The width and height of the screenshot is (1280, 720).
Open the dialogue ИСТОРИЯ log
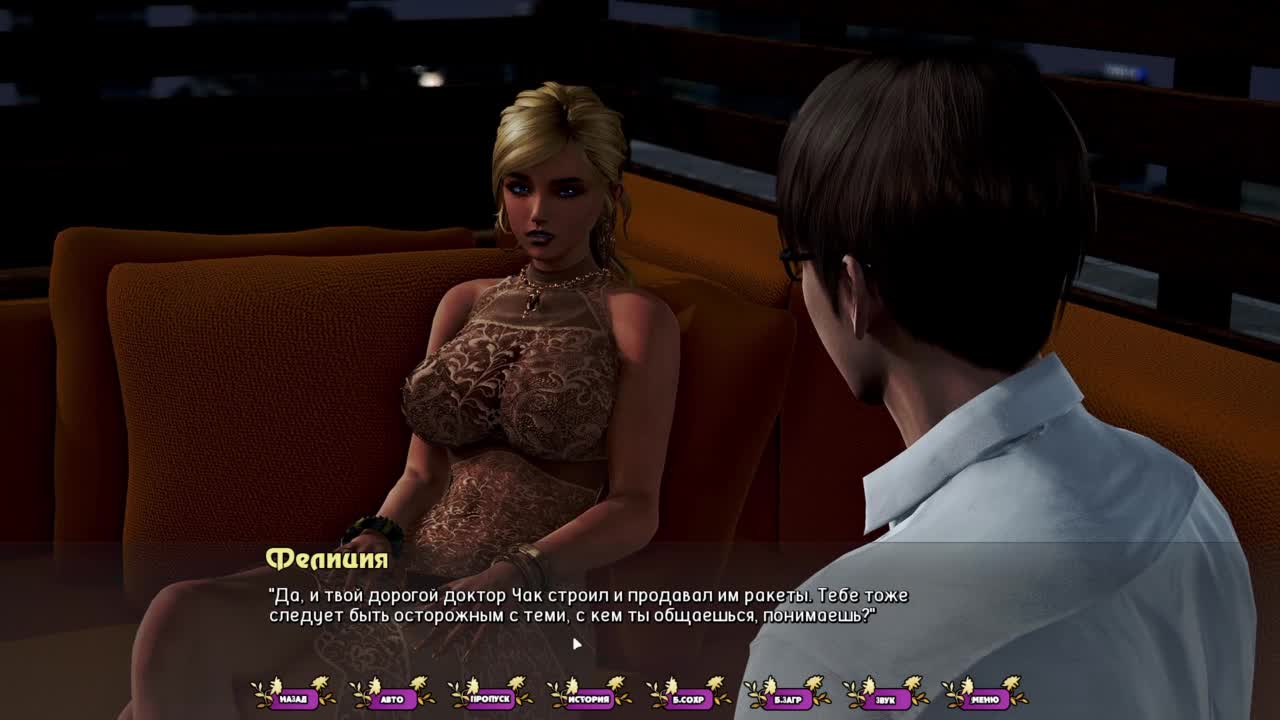(x=589, y=698)
